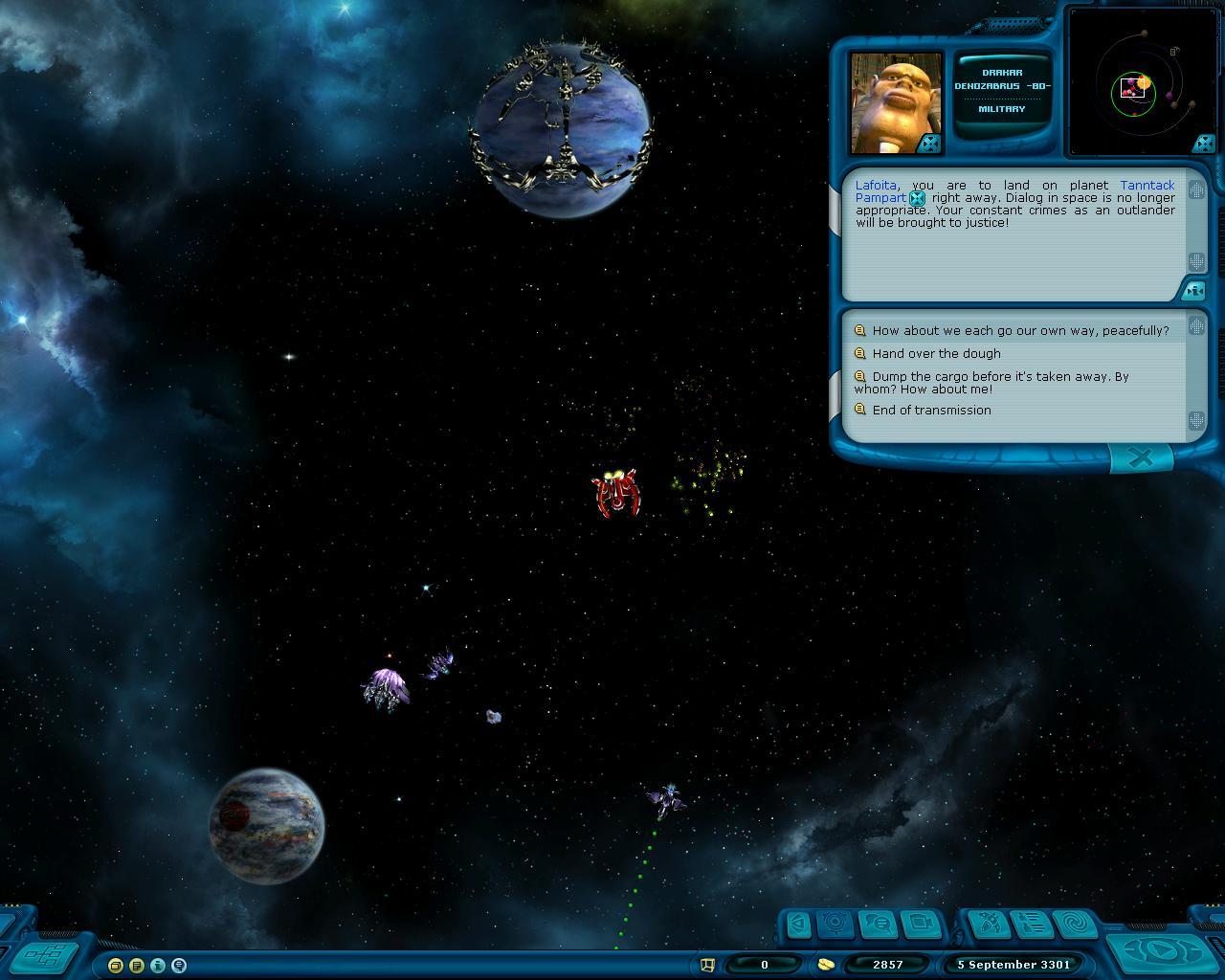Viewport: 1225px width, 980px height.
Task: Choose 'End of transmission' reply
Action: (x=931, y=411)
